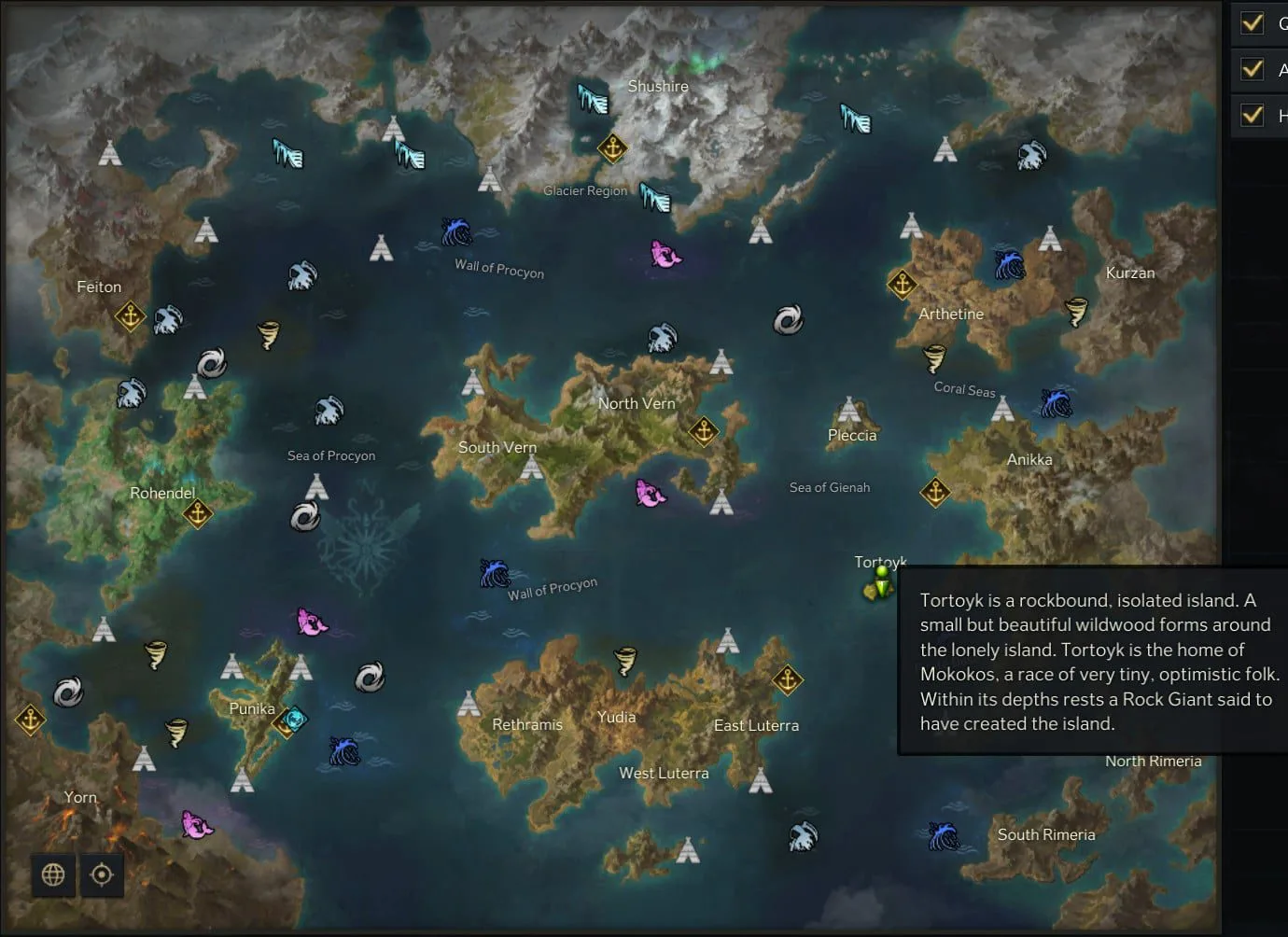Select the Kurzan continent label

coord(1129,273)
